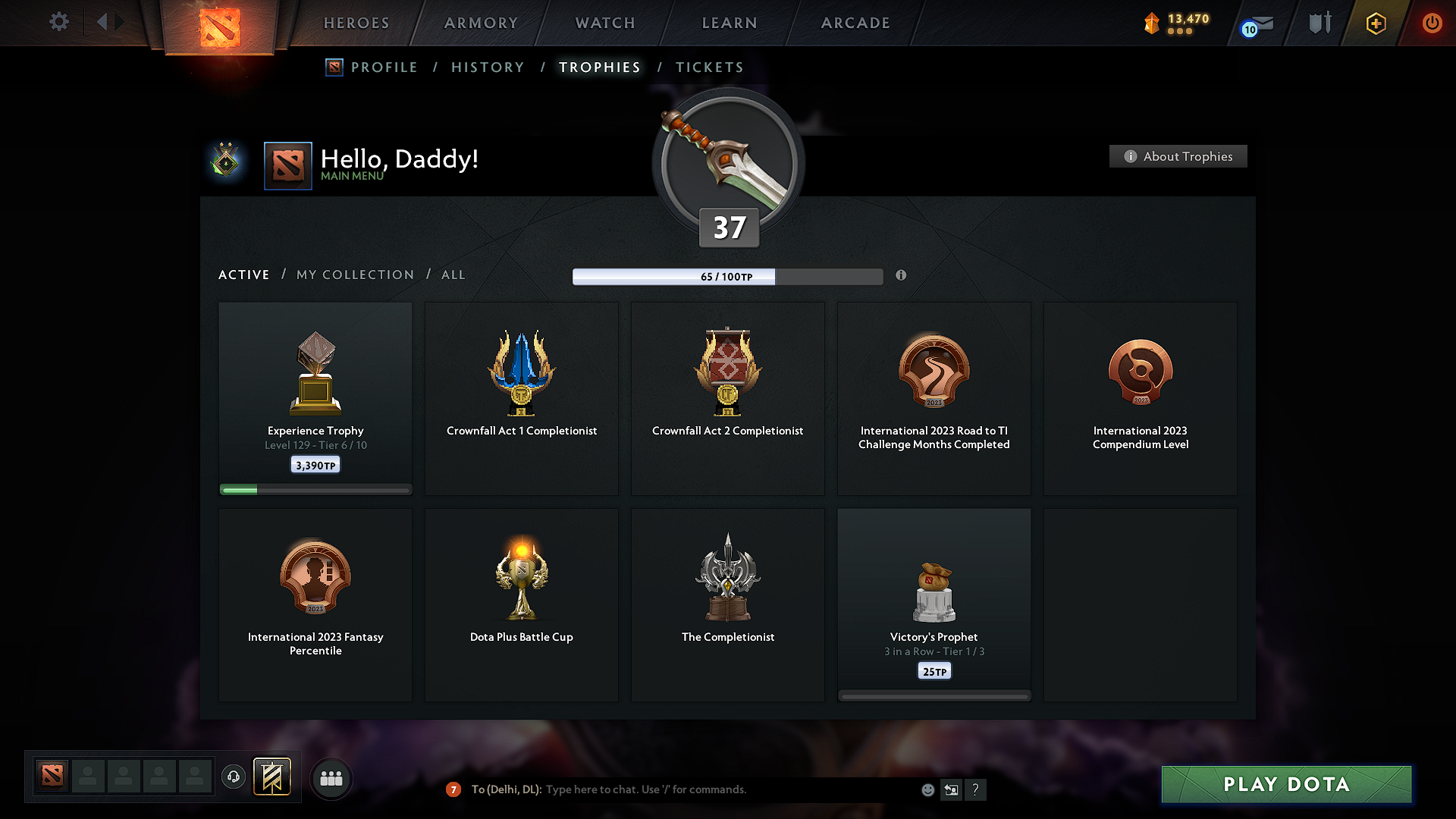
Task: Expand the trophy points info tooltip
Action: tap(902, 276)
